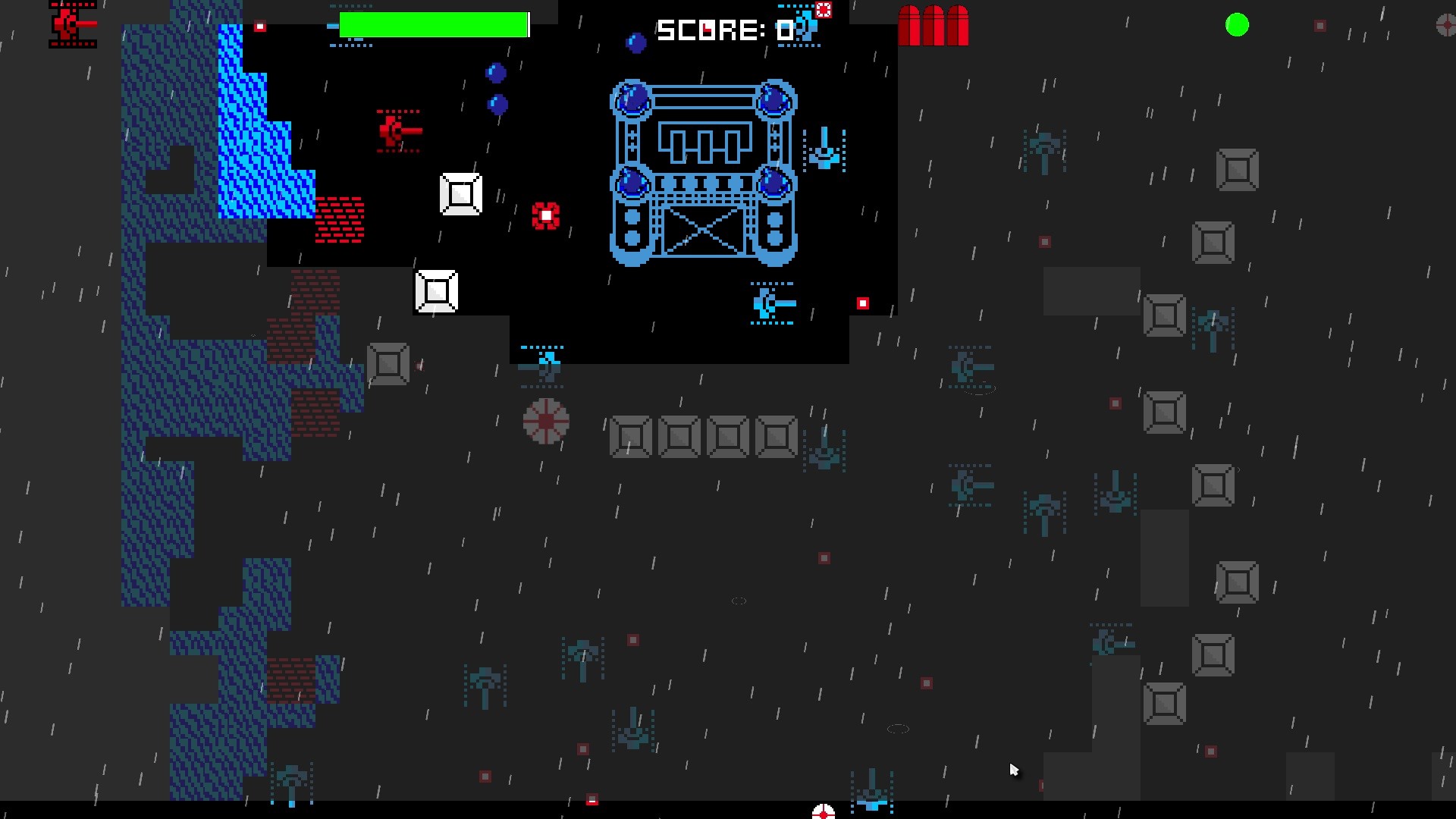Click the red flower-shaped mine near the boss
The width and height of the screenshot is (1456, 819).
click(x=545, y=216)
